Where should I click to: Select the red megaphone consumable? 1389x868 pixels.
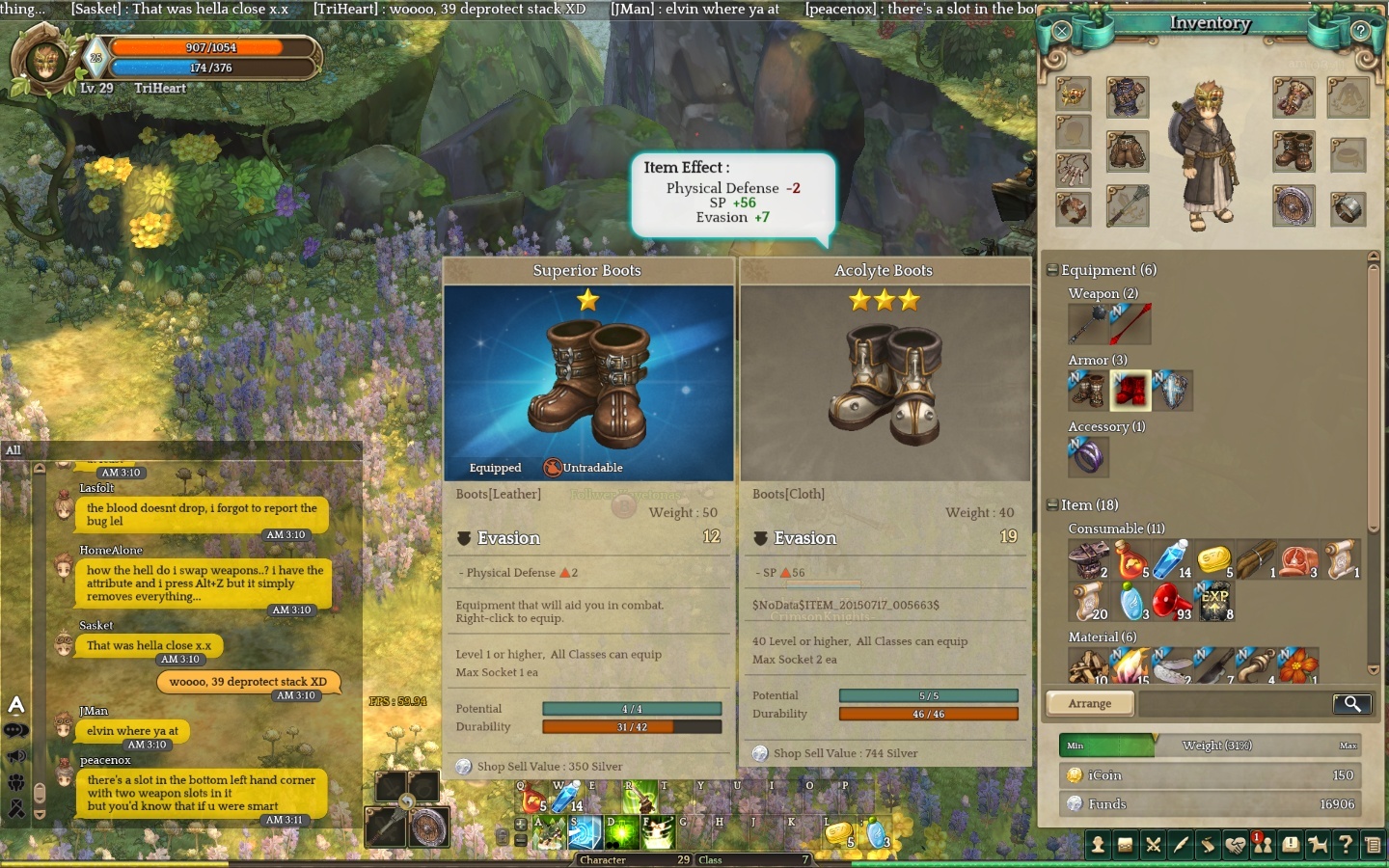click(1171, 602)
